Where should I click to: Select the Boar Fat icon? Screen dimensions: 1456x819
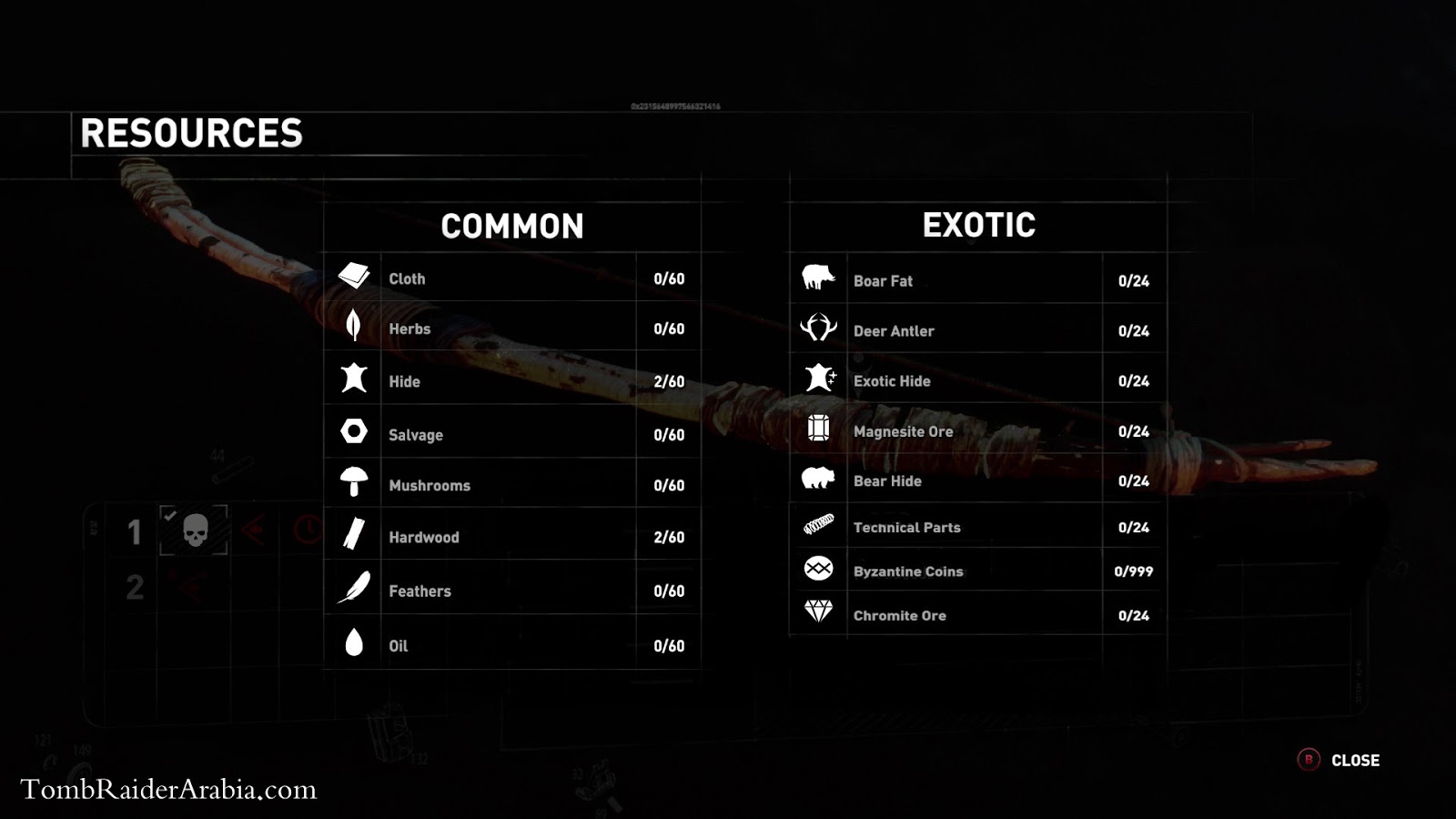click(820, 278)
